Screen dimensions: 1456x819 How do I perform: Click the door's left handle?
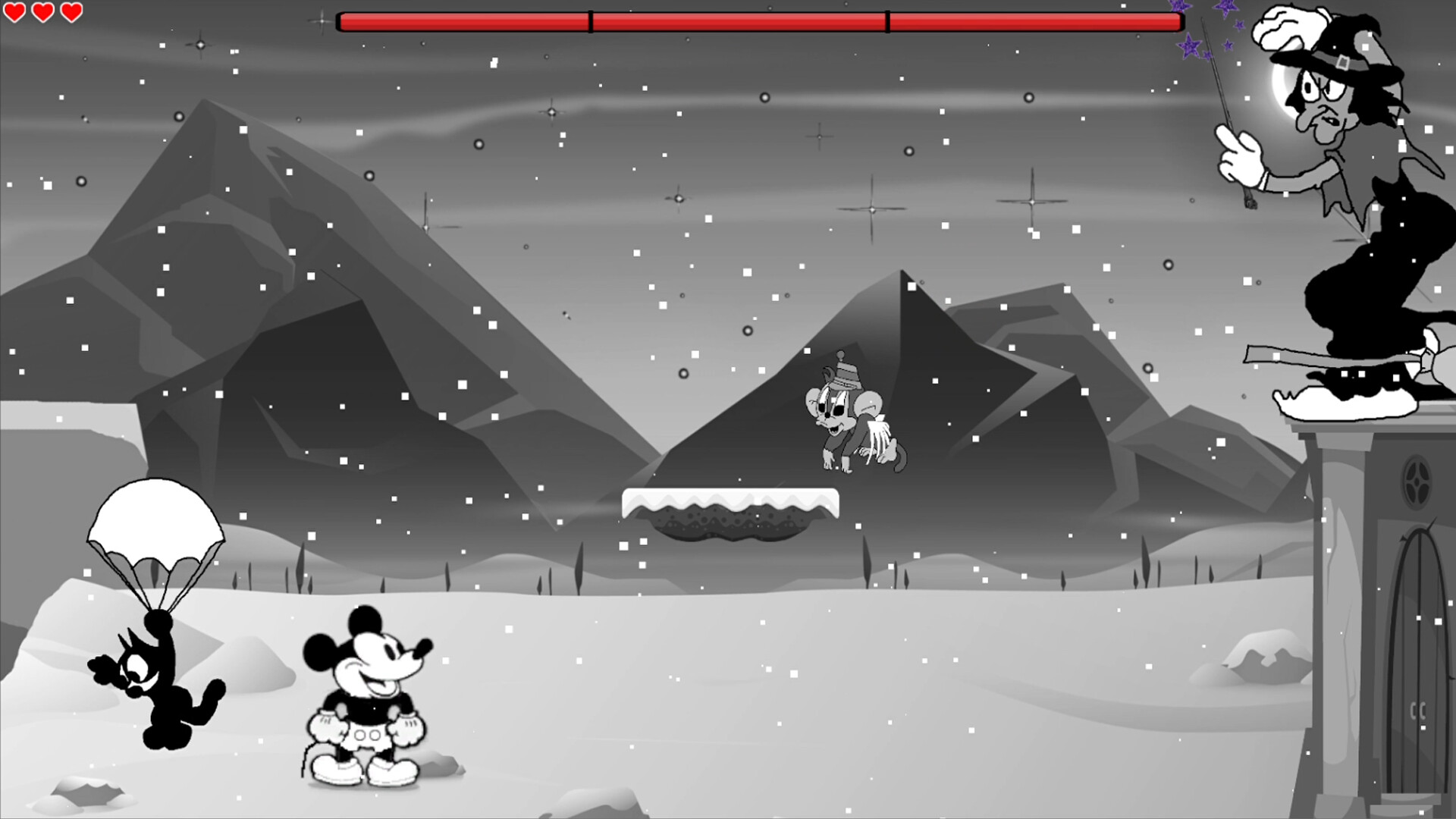[1414, 711]
